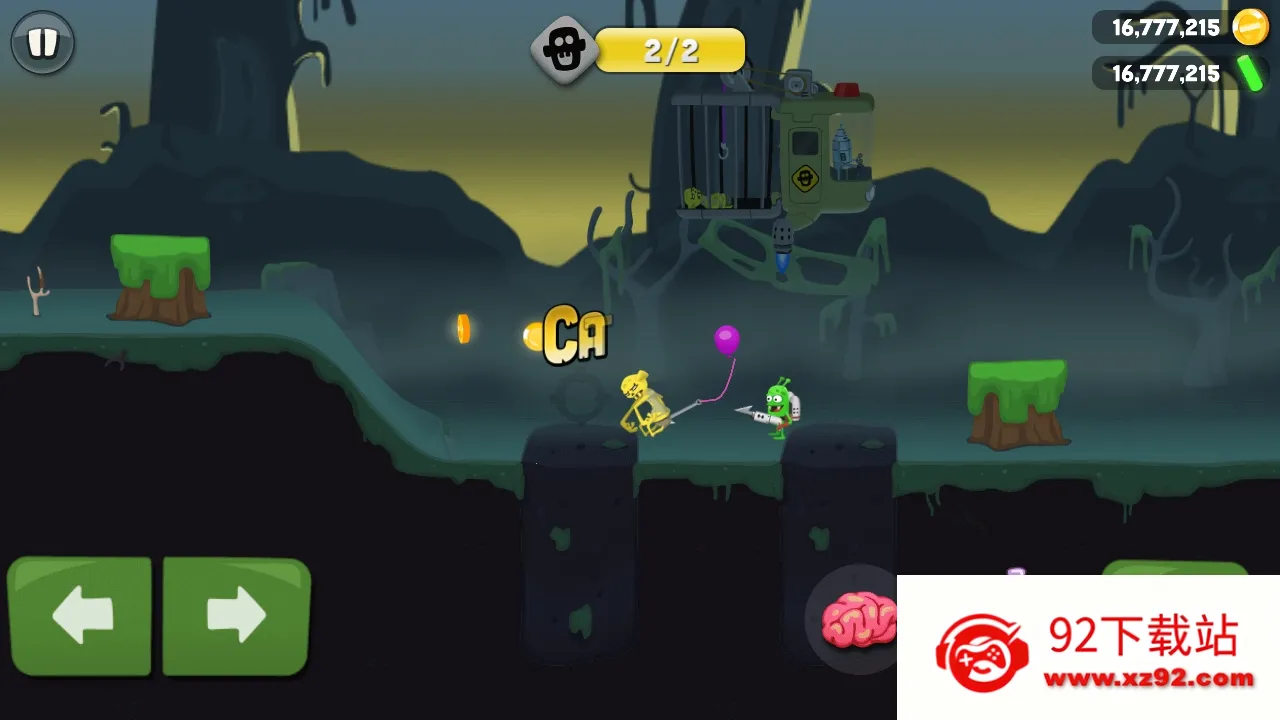
Task: Click the green plutonium vial icon
Action: tap(1252, 73)
